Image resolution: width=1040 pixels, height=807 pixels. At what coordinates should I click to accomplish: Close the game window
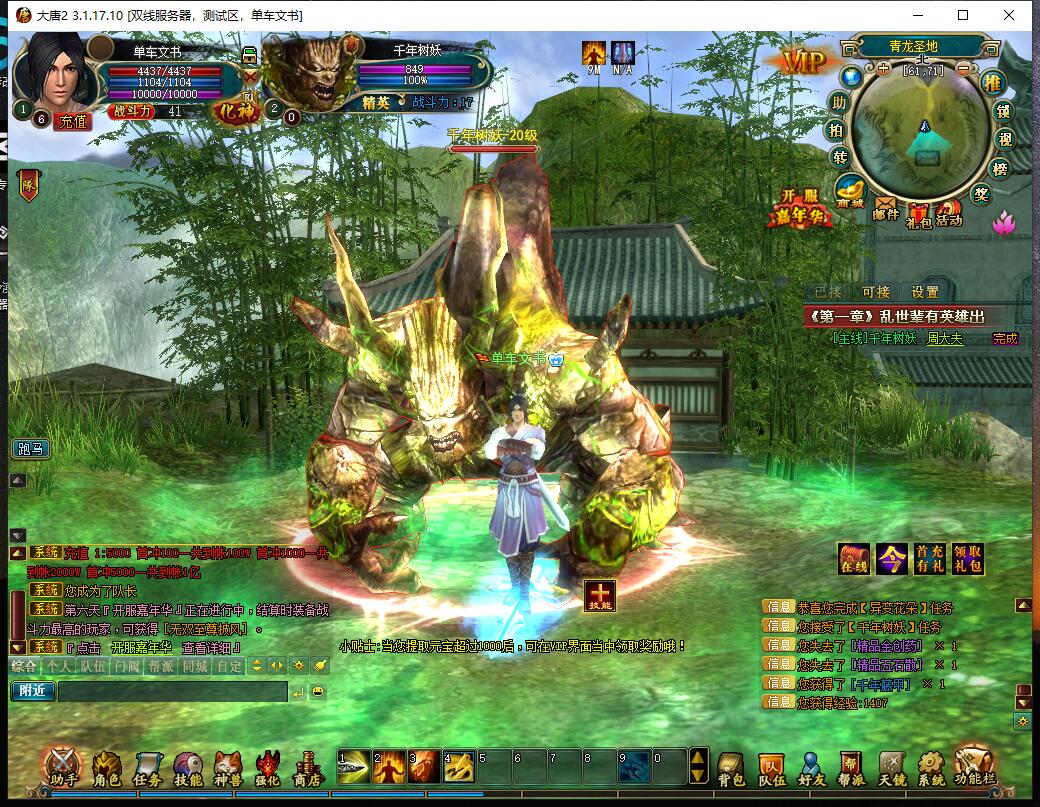[1009, 15]
